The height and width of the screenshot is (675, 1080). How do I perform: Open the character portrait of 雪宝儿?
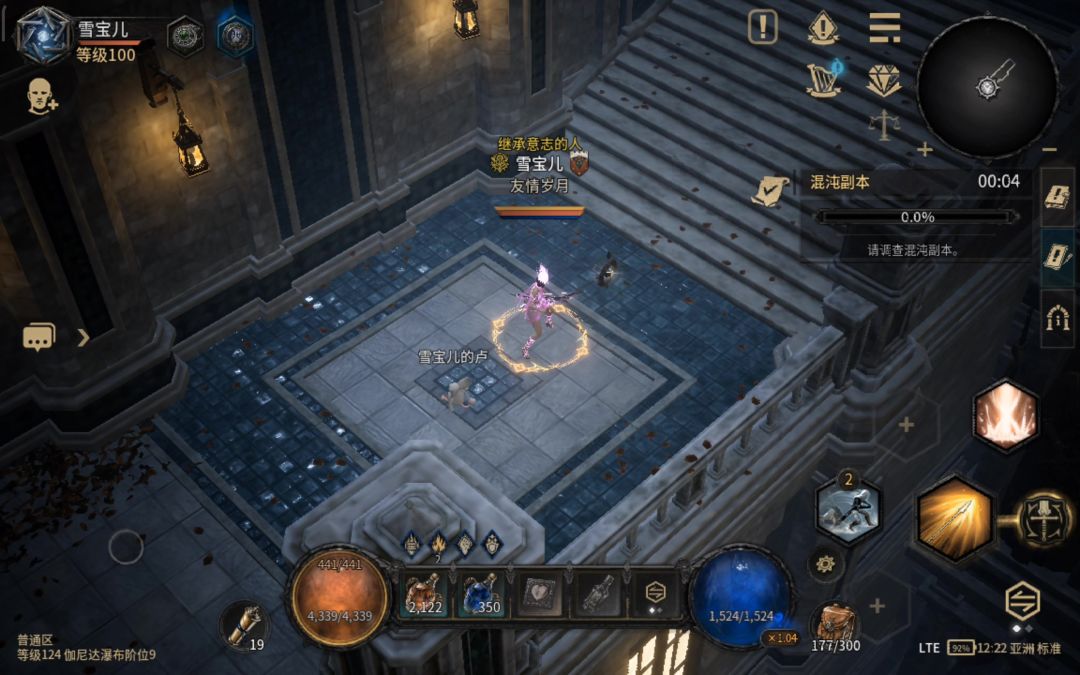(x=43, y=35)
